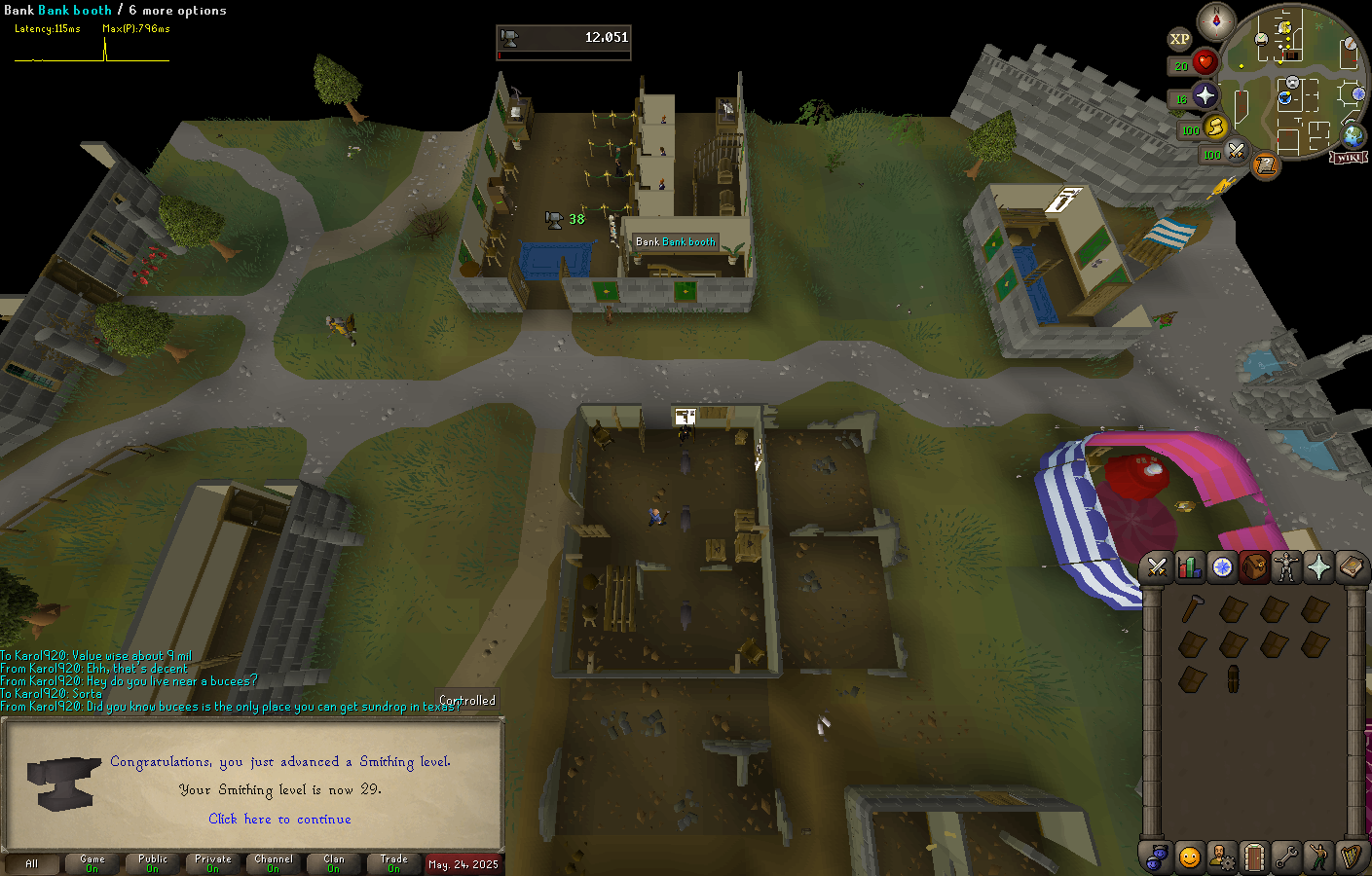Switch chat filter to All

32,864
